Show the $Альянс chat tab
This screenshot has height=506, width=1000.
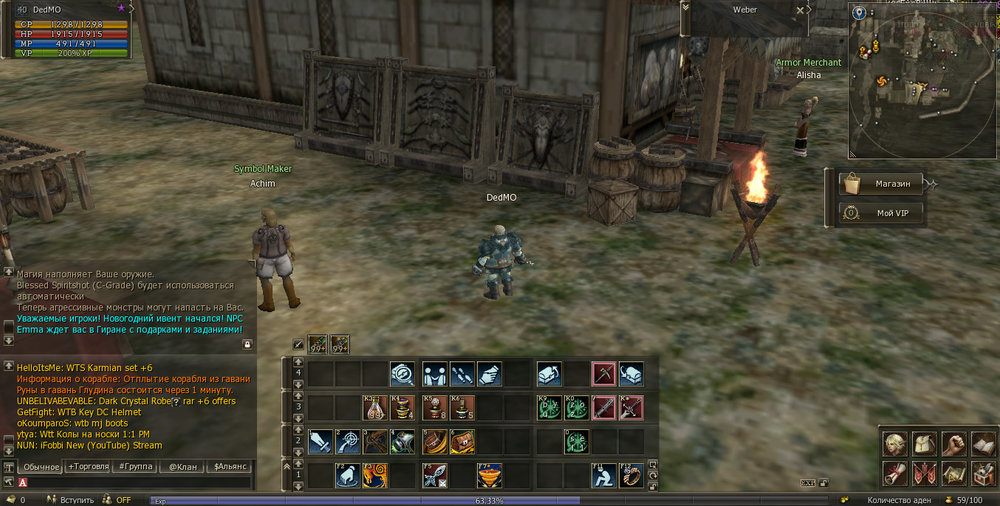pyautogui.click(x=229, y=467)
